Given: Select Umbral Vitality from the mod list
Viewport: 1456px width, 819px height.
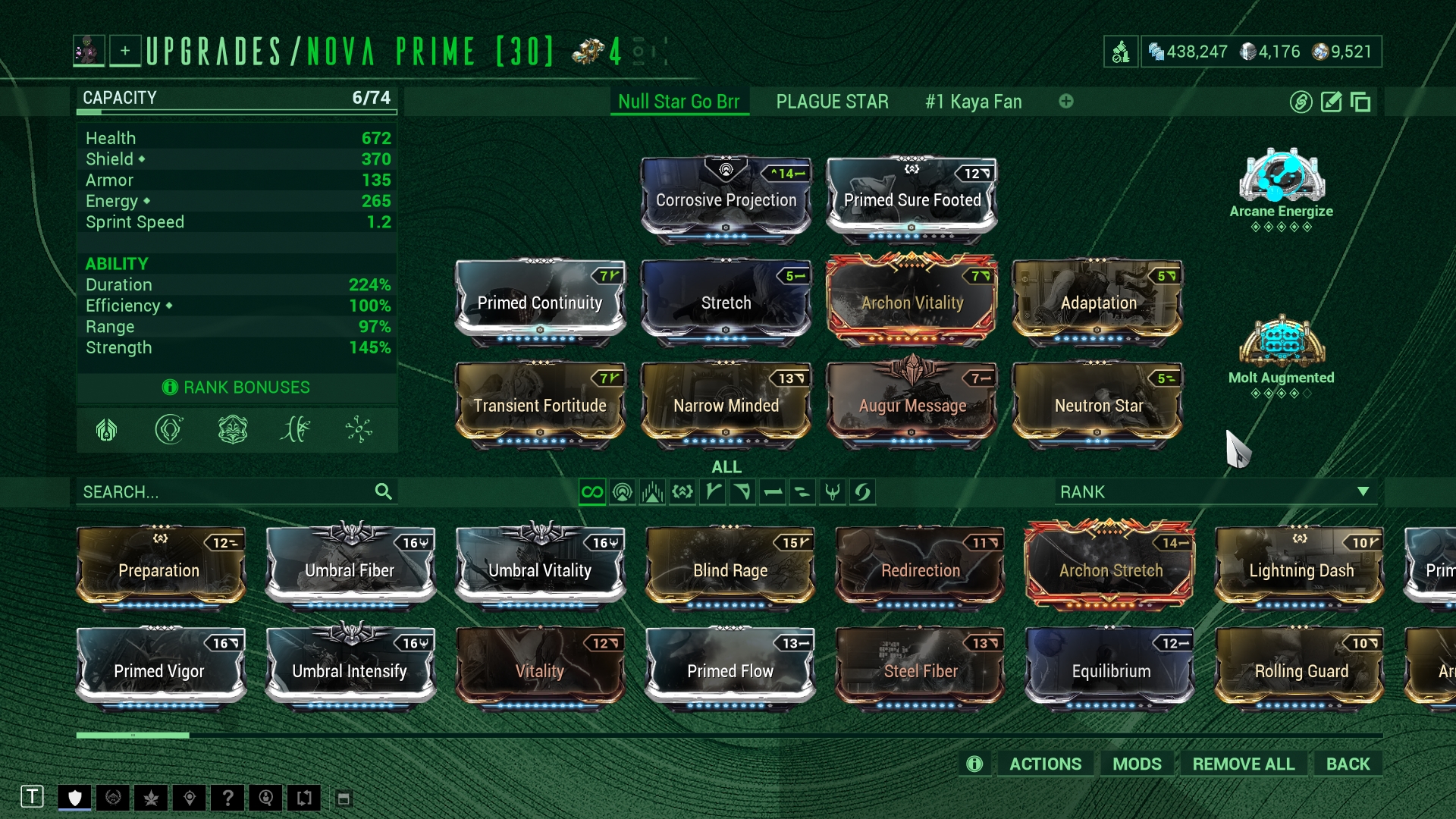Looking at the screenshot, I should tap(540, 570).
